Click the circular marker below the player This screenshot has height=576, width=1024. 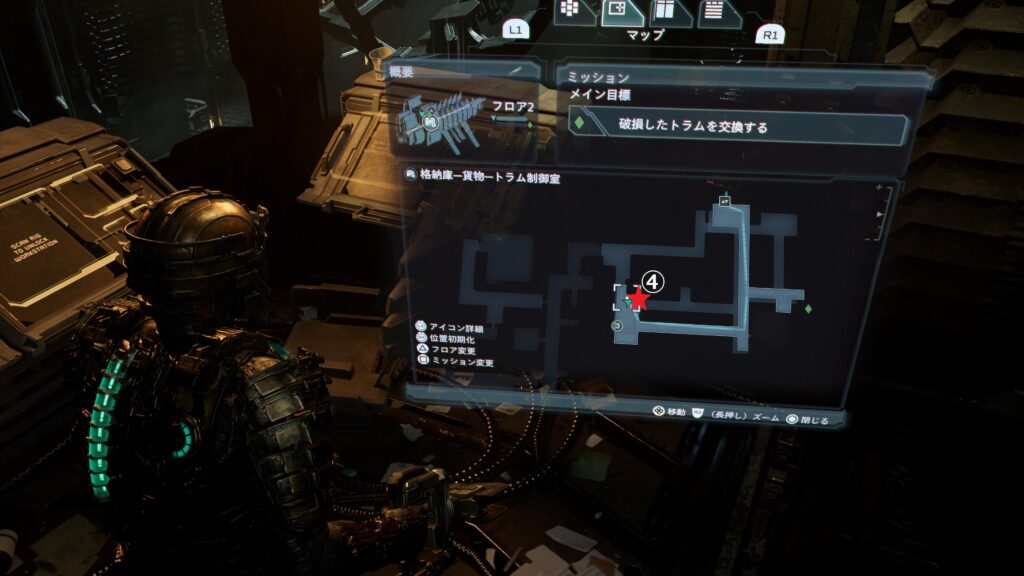point(617,325)
